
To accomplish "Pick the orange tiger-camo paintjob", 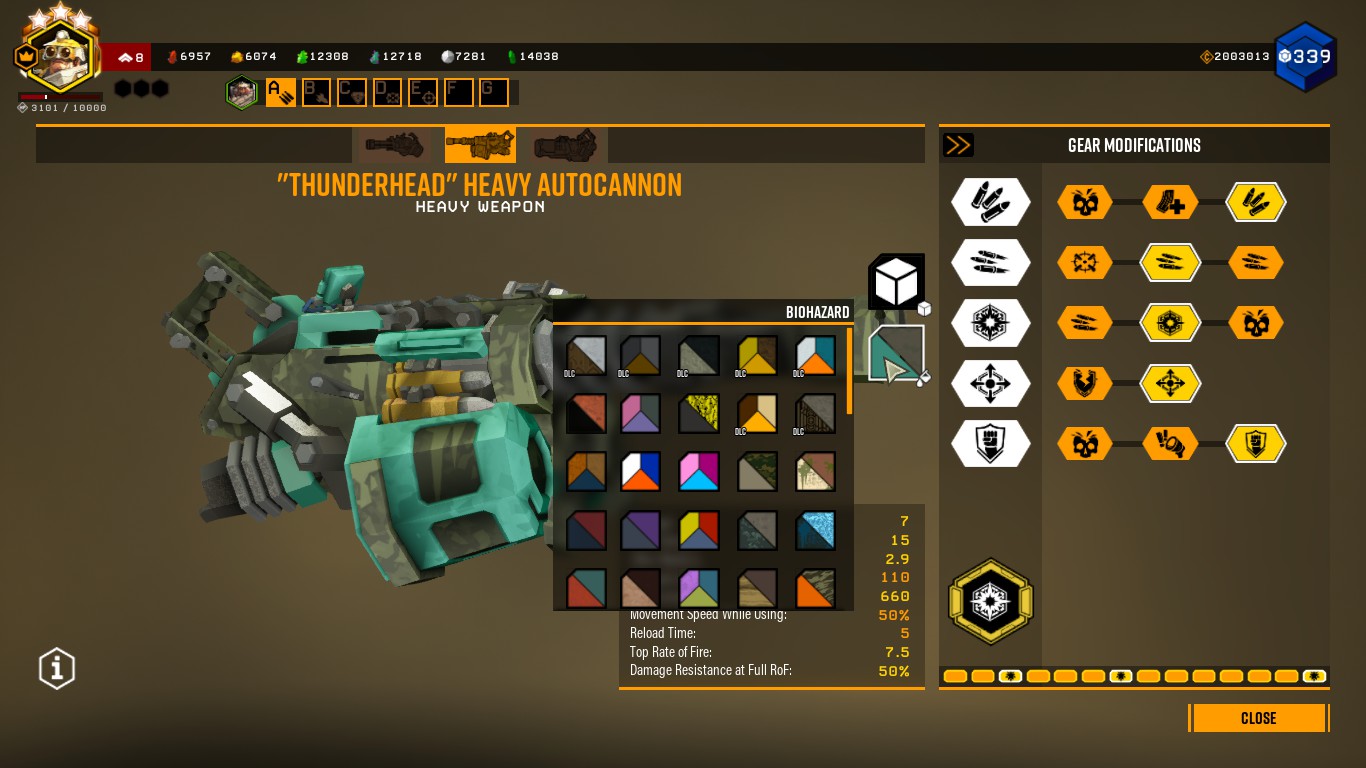I will point(815,588).
